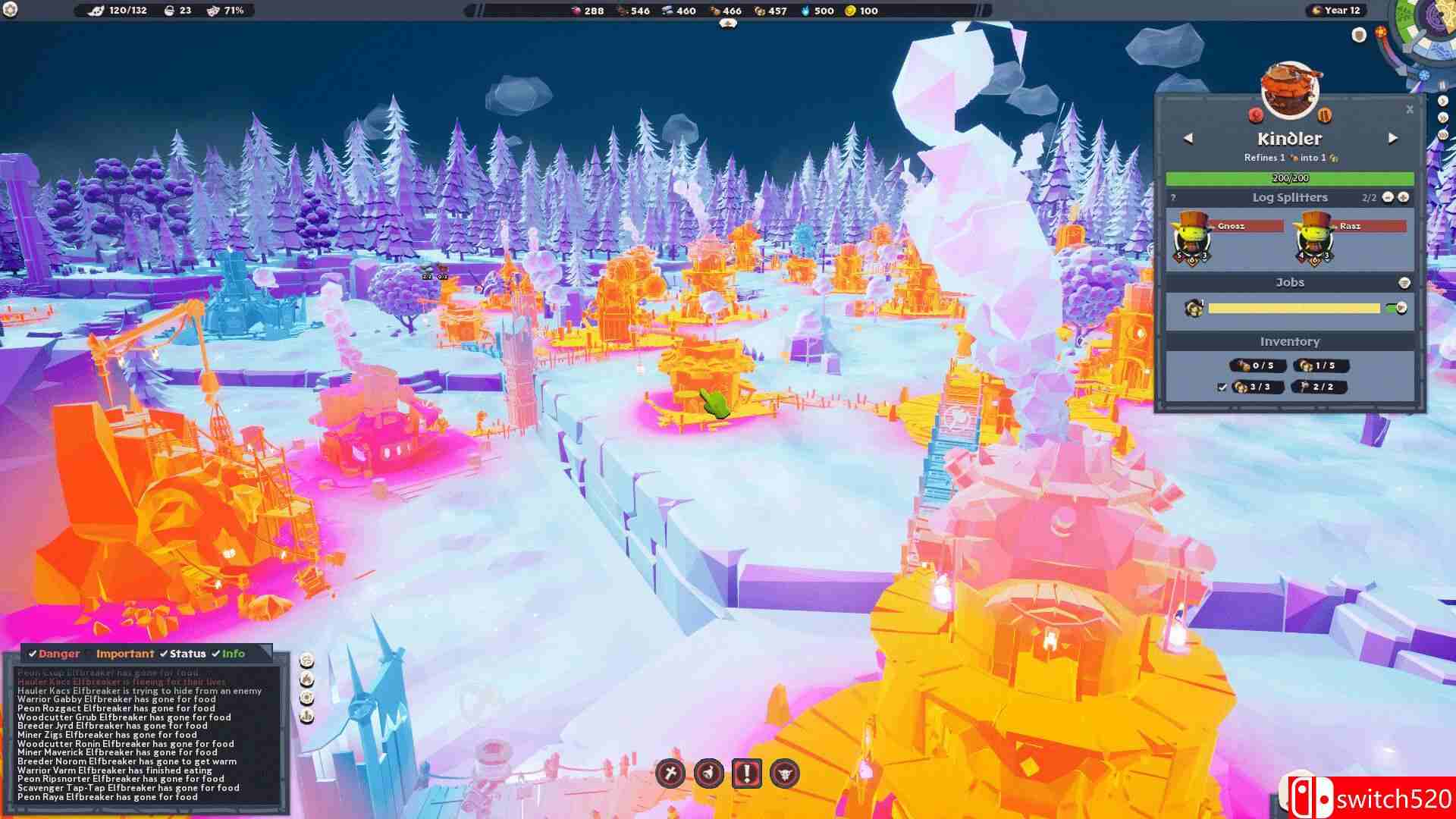This screenshot has width=1456, height=819.
Task: Open the goblin head menu button
Action: click(x=785, y=773)
